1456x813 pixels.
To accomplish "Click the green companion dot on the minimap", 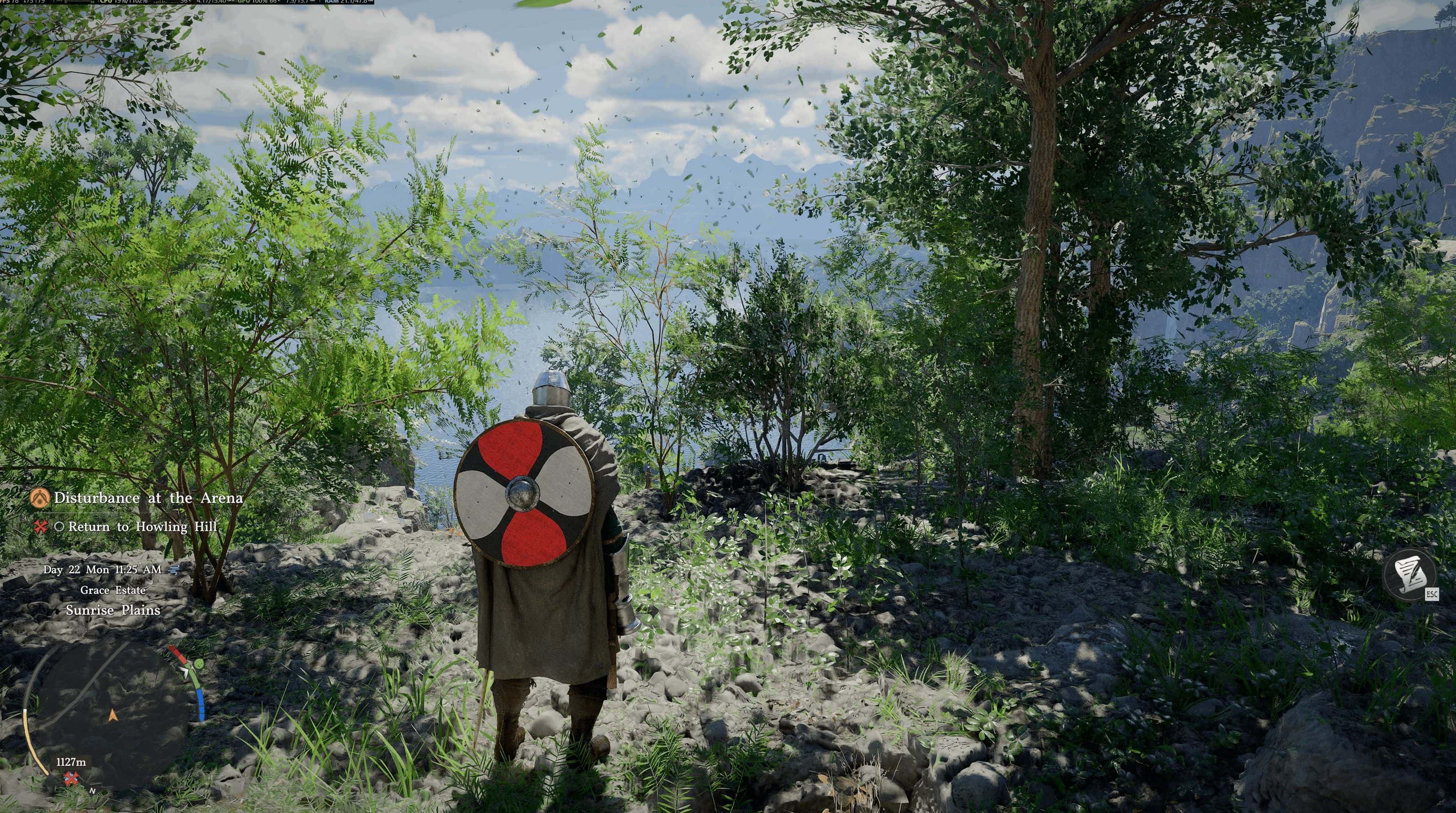I will (199, 664).
